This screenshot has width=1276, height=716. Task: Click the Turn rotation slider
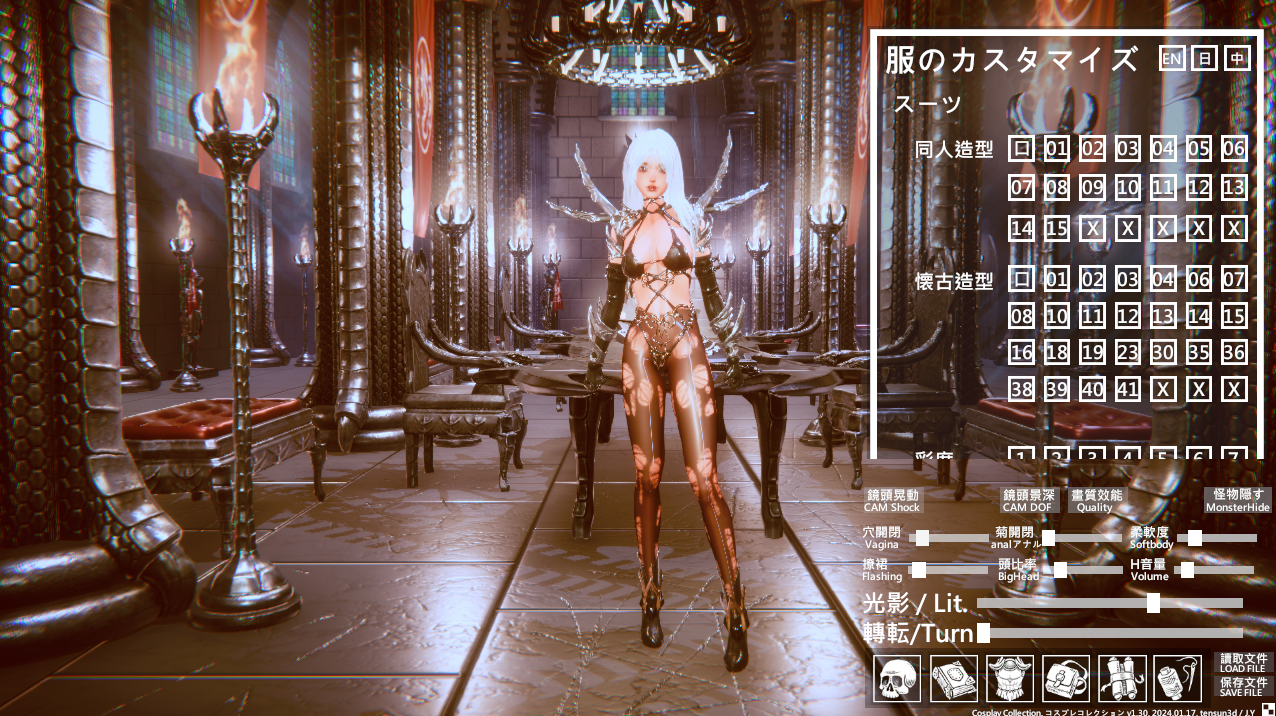coord(1110,633)
